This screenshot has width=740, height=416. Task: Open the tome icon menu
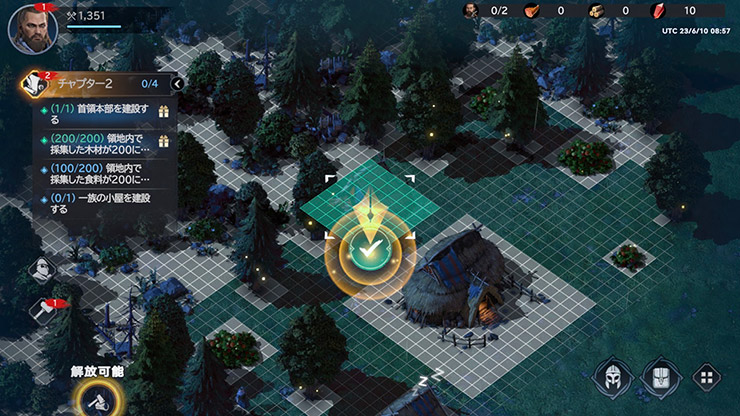click(661, 377)
